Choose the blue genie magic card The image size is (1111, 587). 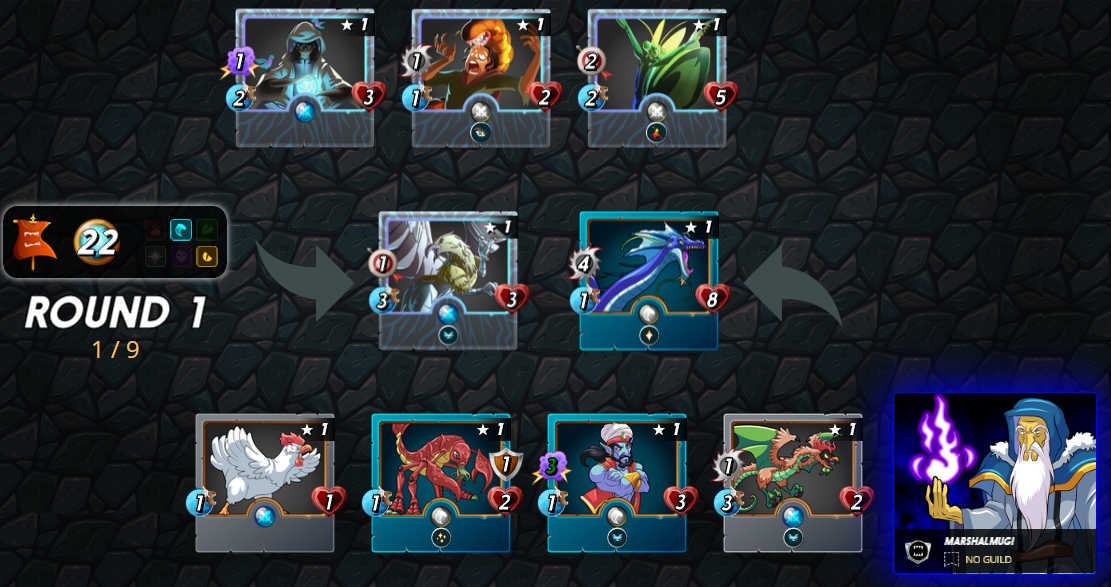pyautogui.click(x=617, y=474)
